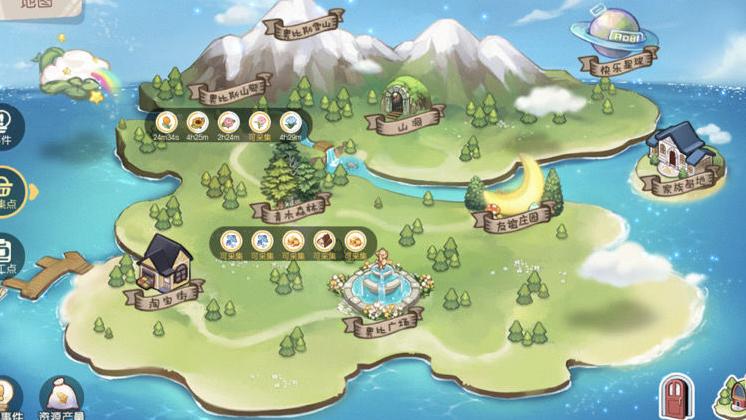The height and width of the screenshot is (420, 746).
Task: Select the sunflower resource showing 4h25m
Action: tap(198, 122)
